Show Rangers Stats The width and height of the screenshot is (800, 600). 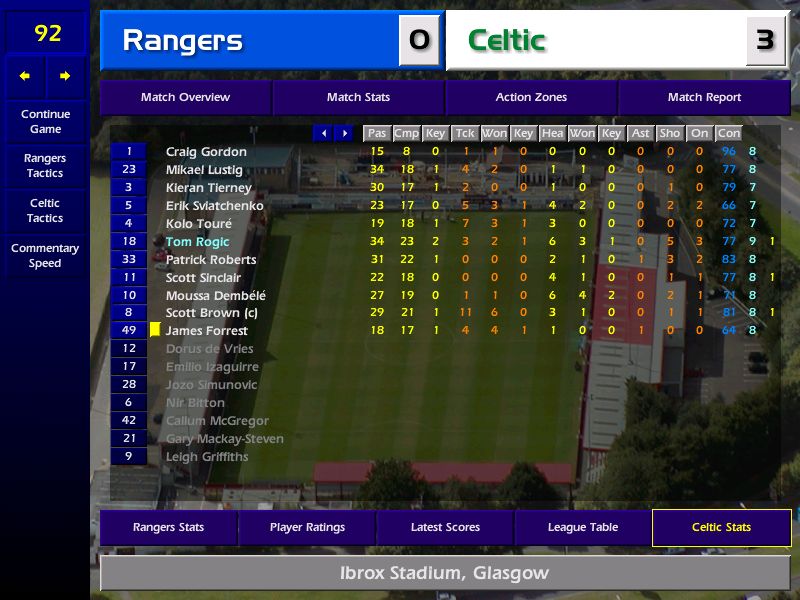coord(168,527)
